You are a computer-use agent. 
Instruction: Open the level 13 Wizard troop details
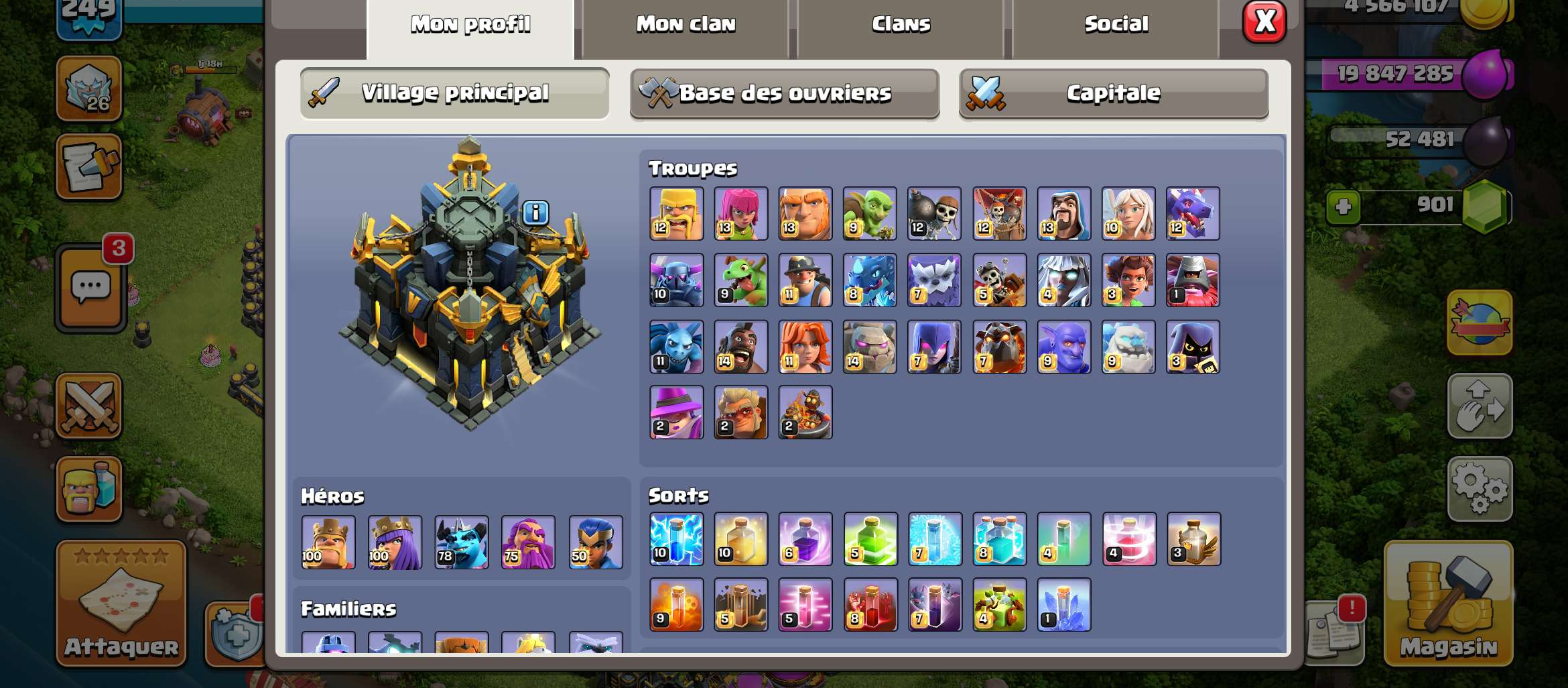[1063, 213]
